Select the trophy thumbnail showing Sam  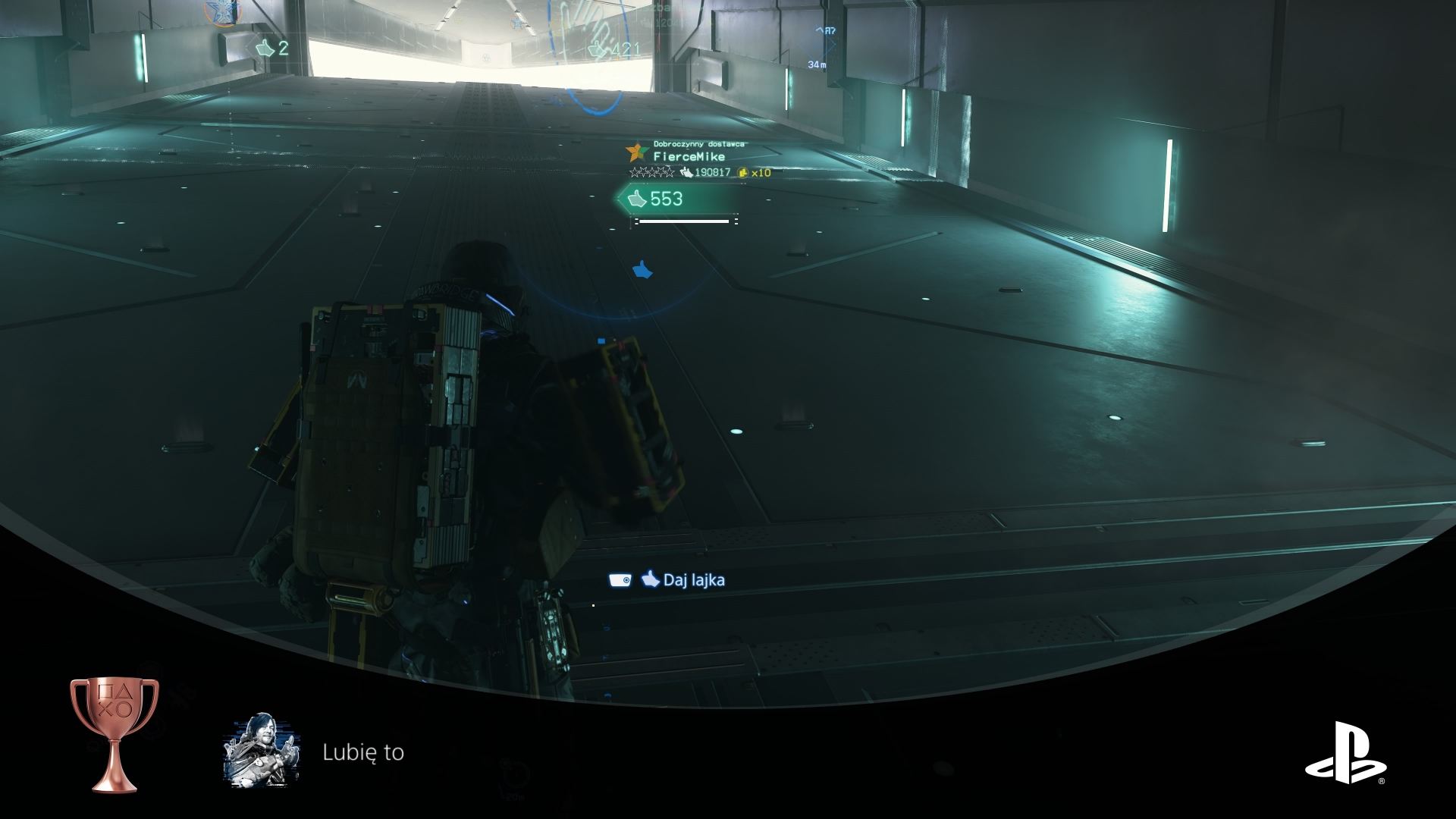pyautogui.click(x=262, y=751)
